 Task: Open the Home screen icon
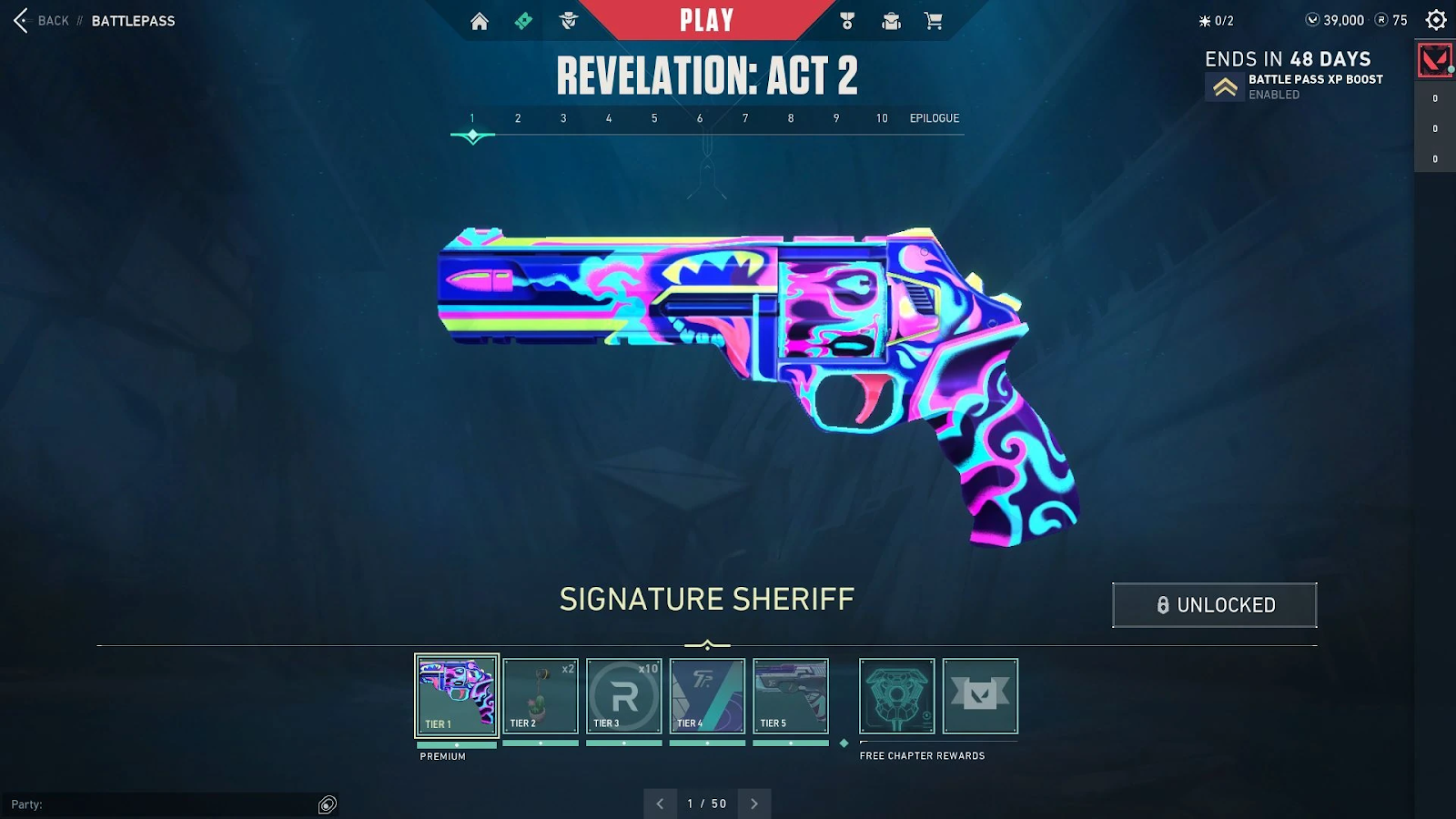coord(480,21)
